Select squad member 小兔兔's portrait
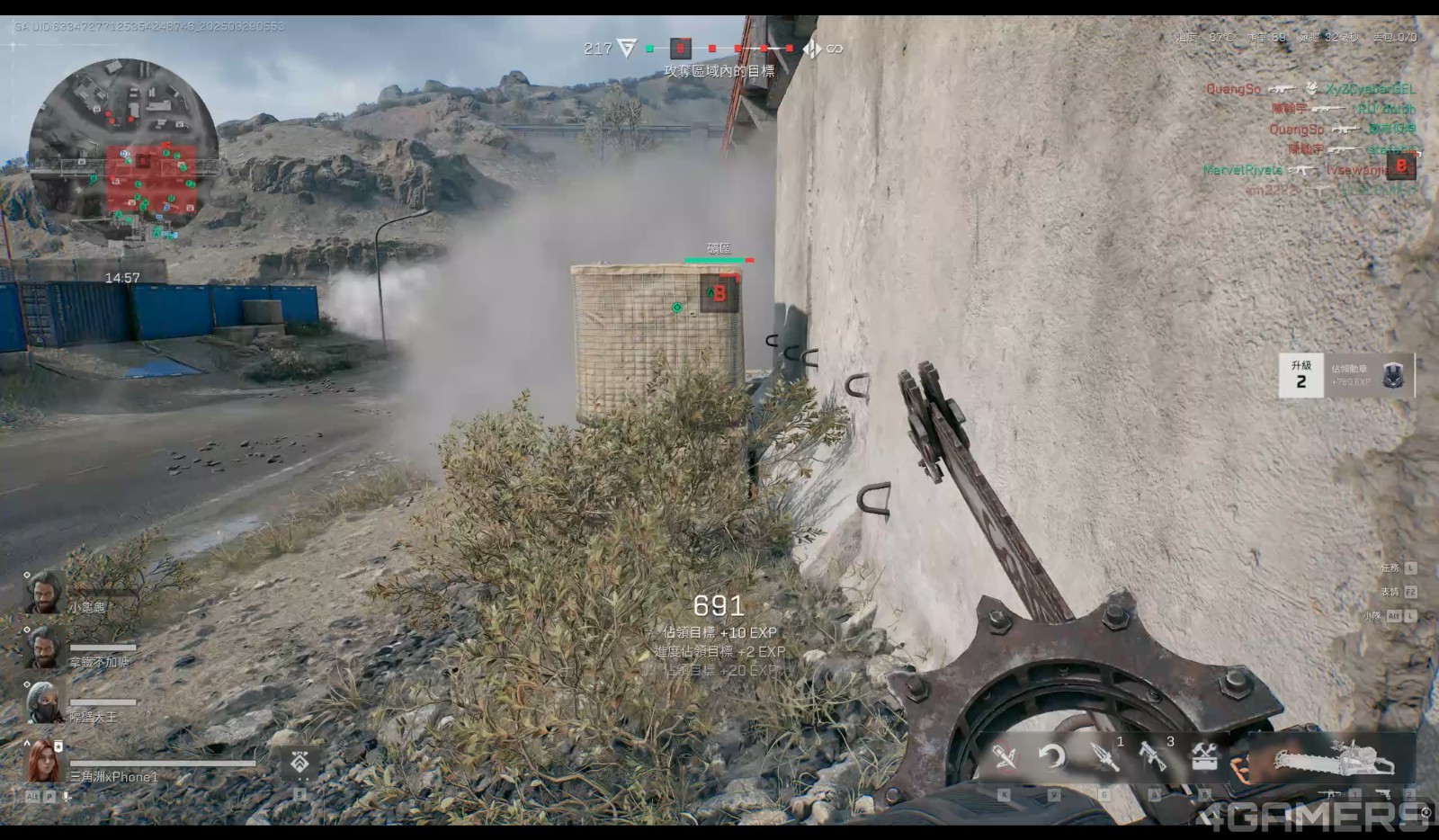The width and height of the screenshot is (1439, 840). point(43,593)
